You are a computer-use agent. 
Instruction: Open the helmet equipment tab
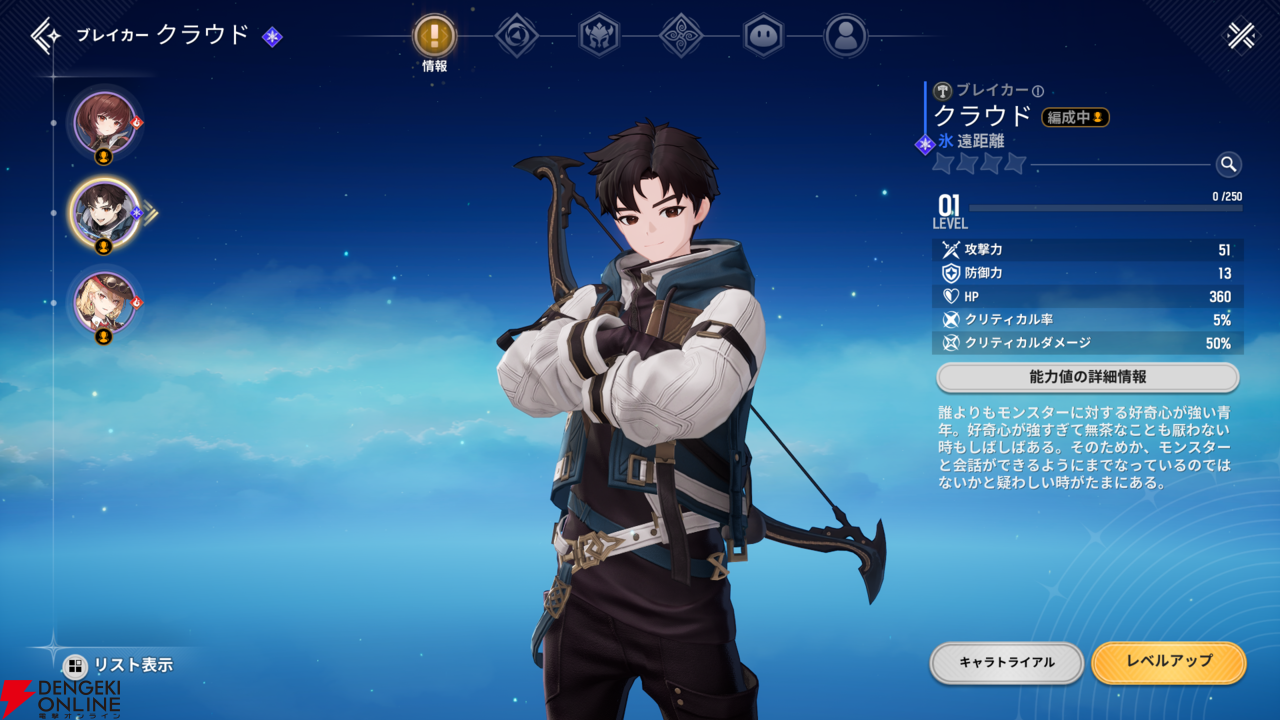pos(600,36)
